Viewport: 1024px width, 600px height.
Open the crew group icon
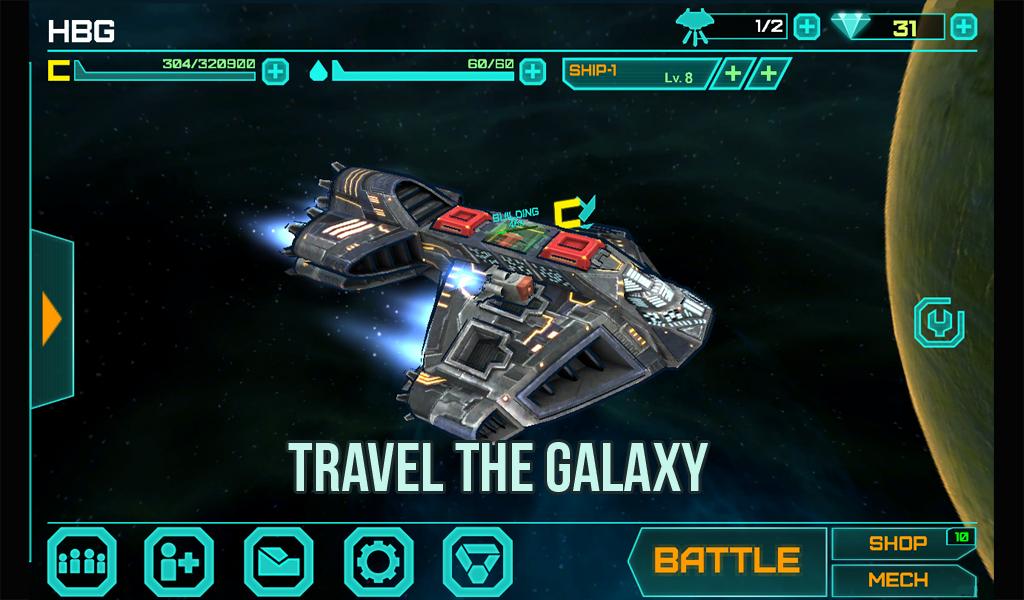tap(82, 560)
